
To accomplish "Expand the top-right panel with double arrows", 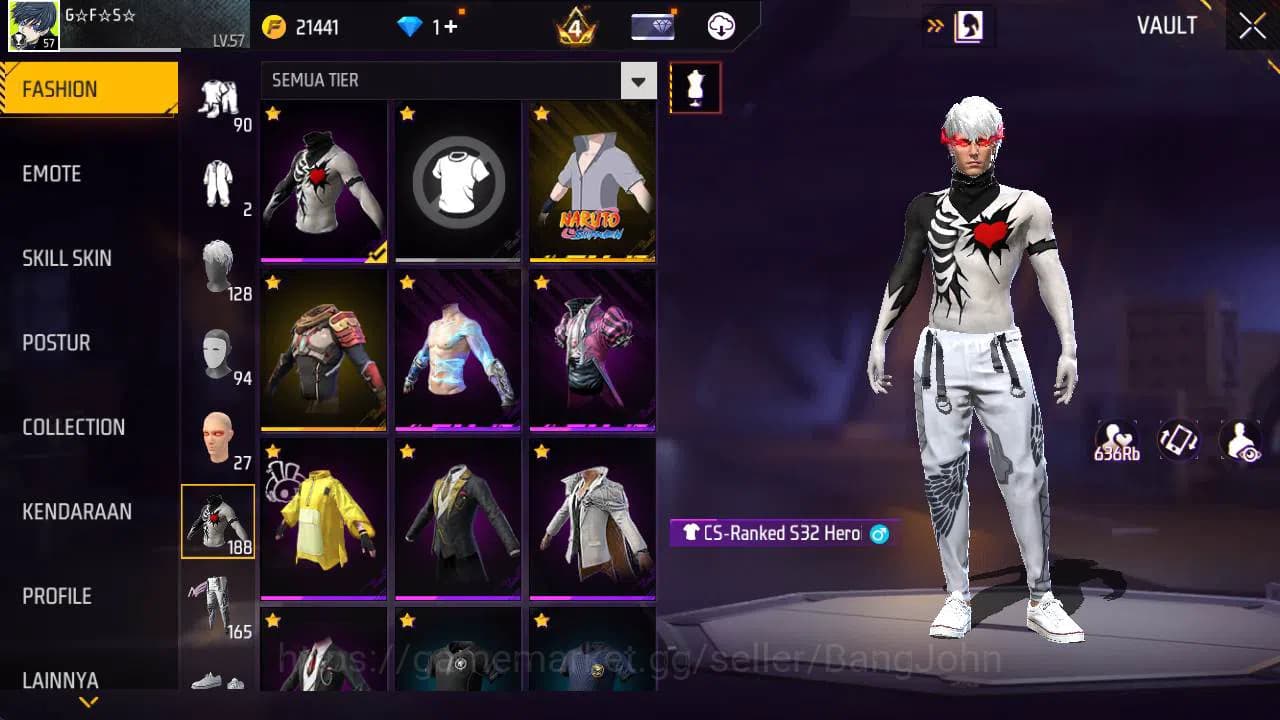I will click(933, 27).
